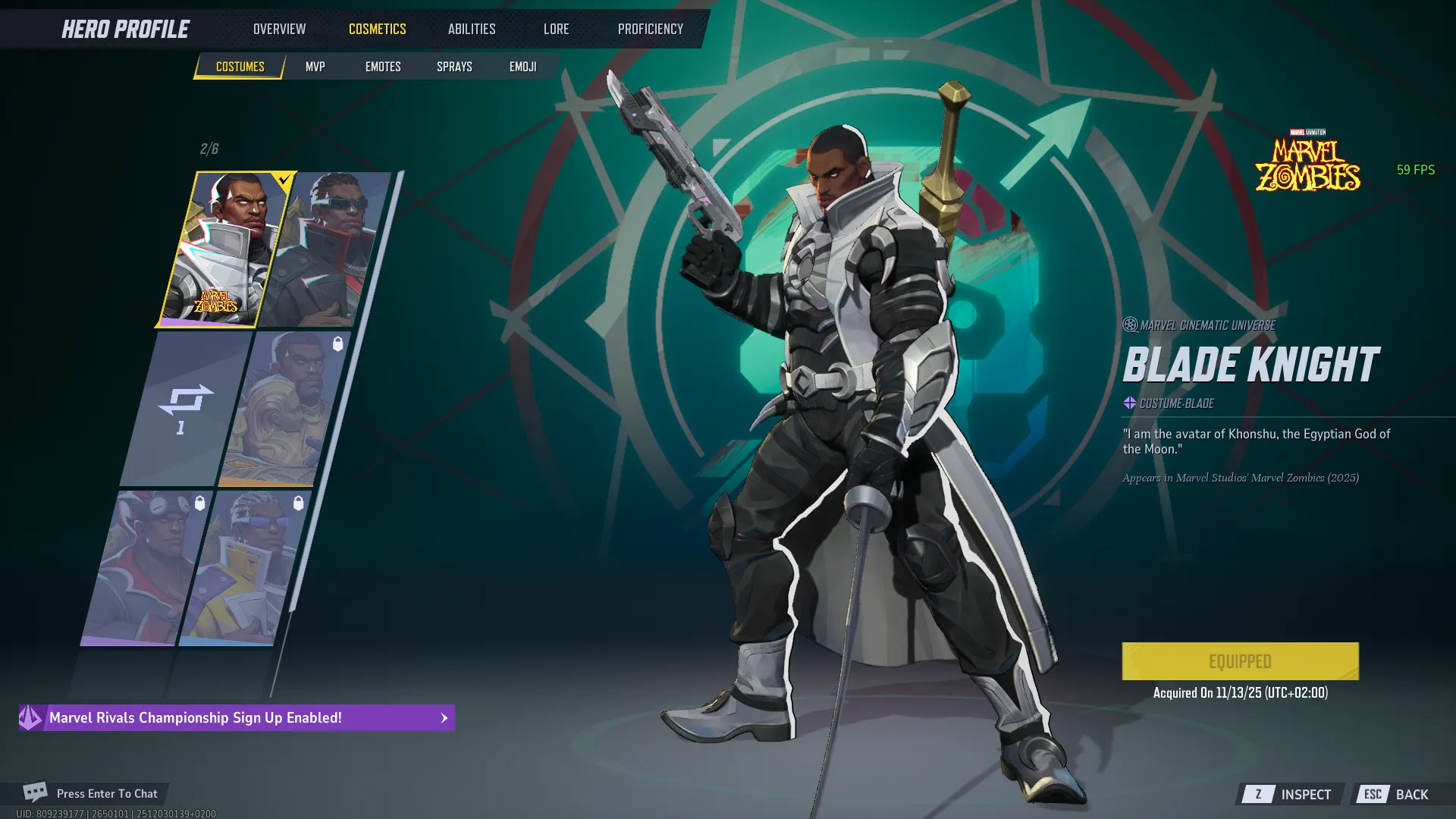
Task: Open the Sprays category
Action: click(453, 66)
